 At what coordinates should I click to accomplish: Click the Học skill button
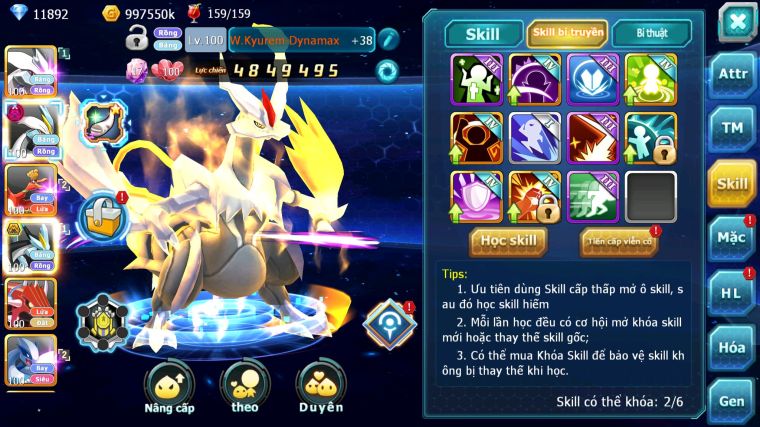click(508, 240)
